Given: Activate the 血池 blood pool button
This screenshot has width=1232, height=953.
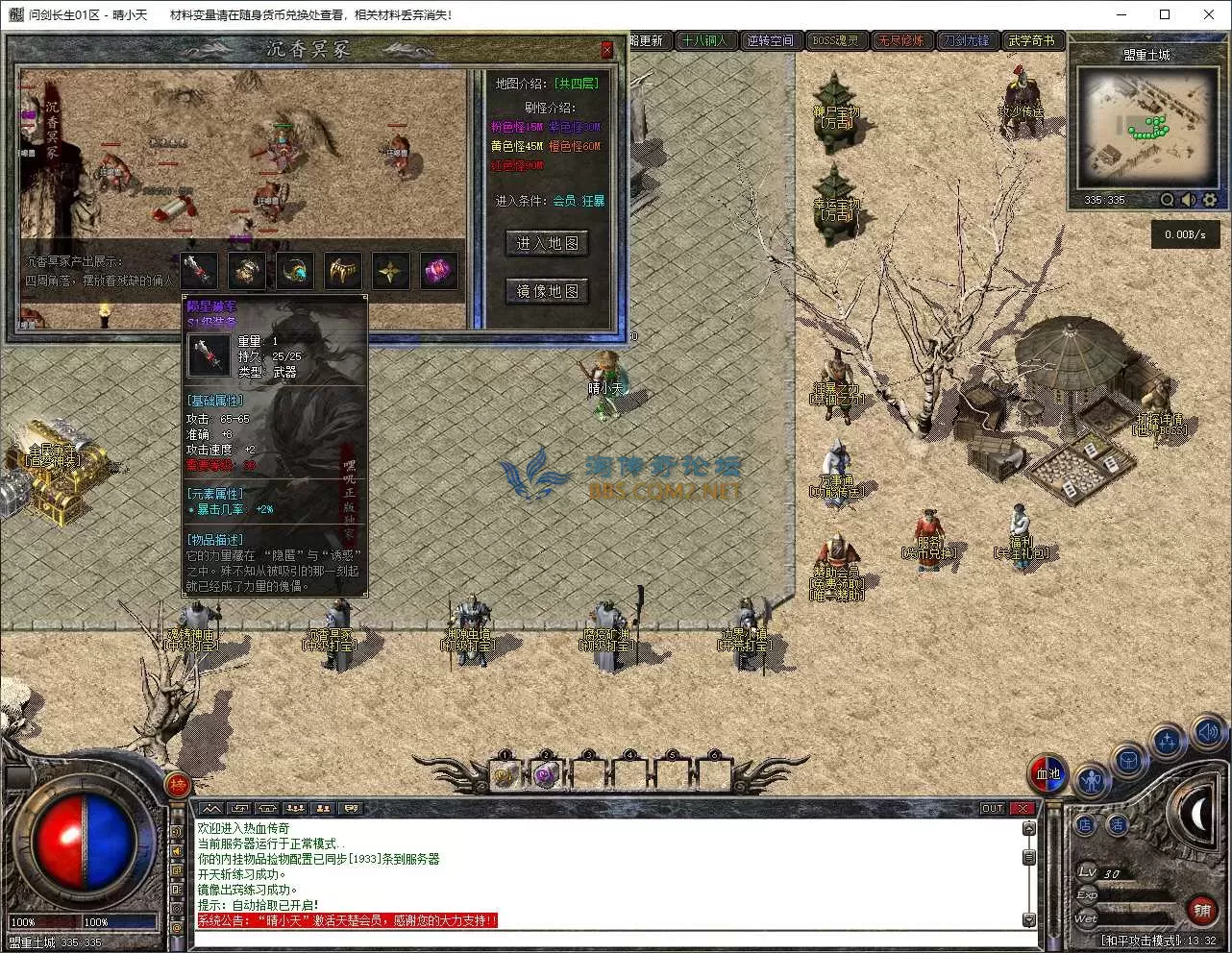Looking at the screenshot, I should [1047, 774].
